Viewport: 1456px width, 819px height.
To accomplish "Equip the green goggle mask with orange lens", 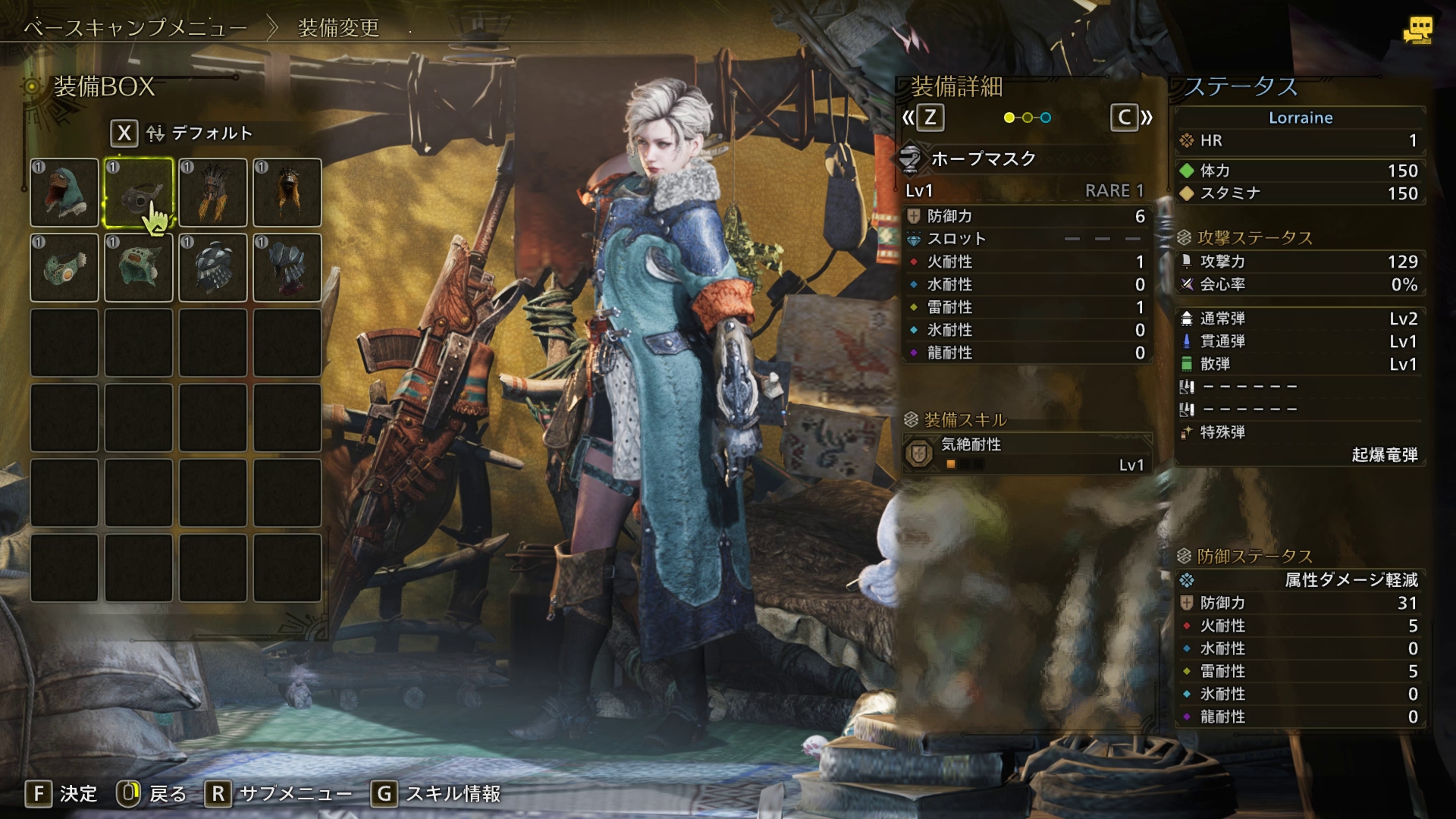I will pyautogui.click(x=64, y=268).
